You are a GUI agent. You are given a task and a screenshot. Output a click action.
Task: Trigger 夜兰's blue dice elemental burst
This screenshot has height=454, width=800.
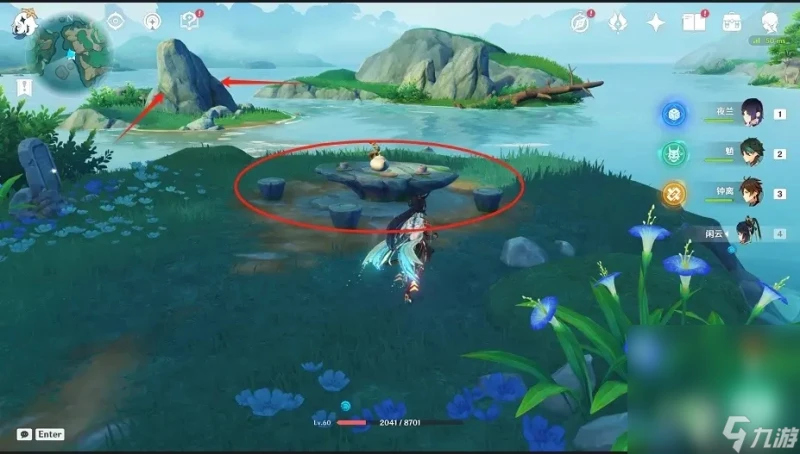click(673, 114)
